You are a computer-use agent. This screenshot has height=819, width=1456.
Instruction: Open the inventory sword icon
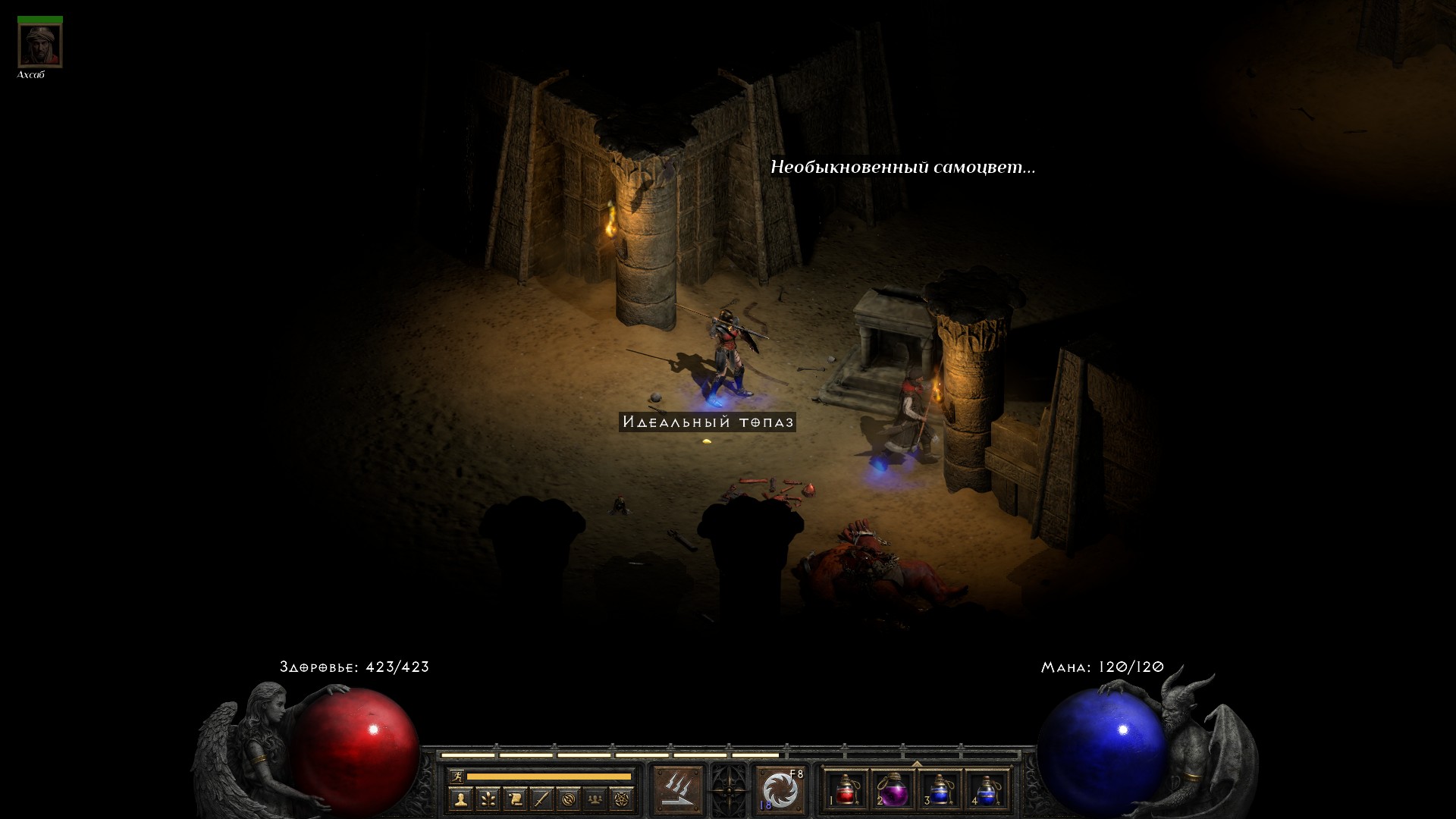(541, 799)
